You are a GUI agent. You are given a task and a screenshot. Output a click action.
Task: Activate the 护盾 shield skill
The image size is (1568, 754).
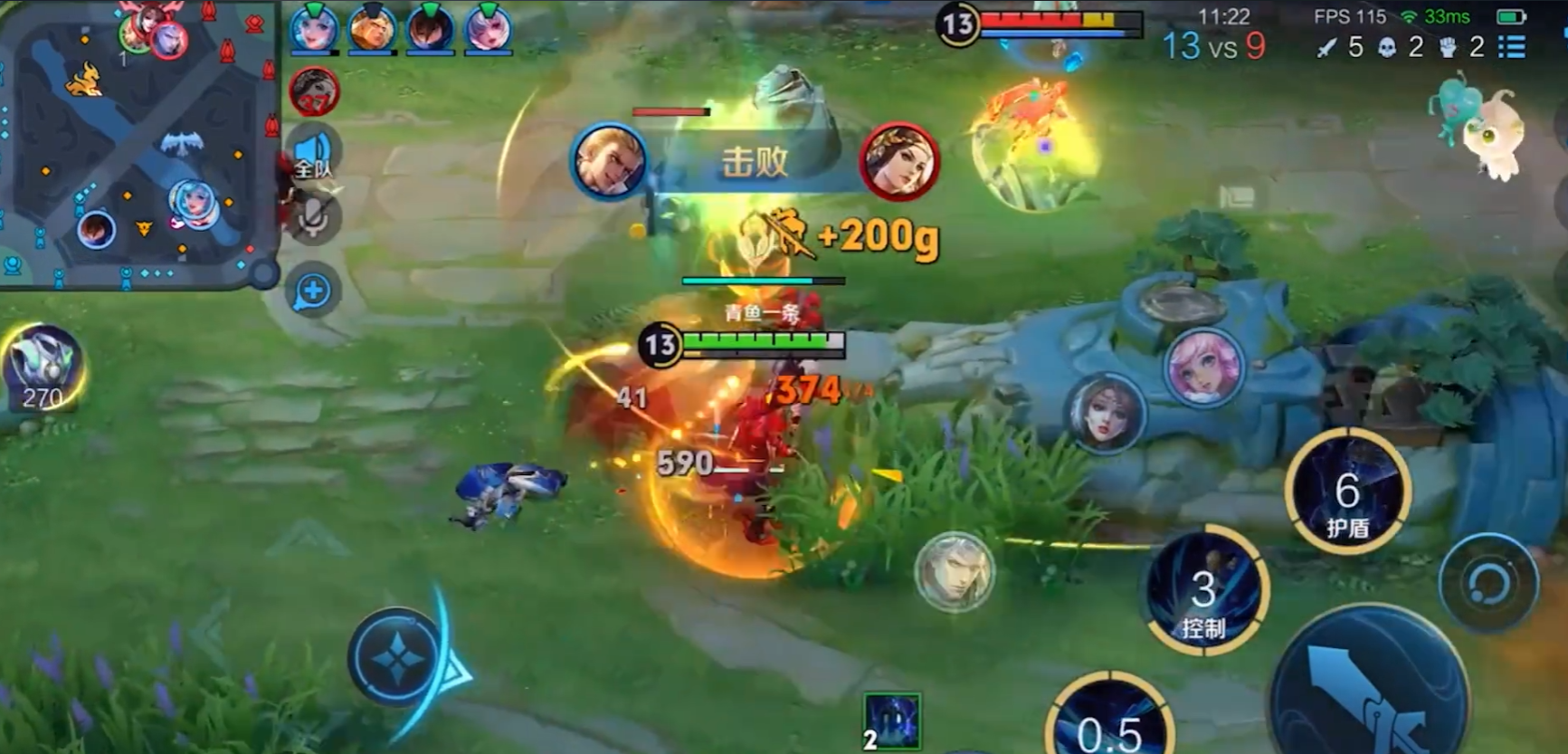point(1347,494)
